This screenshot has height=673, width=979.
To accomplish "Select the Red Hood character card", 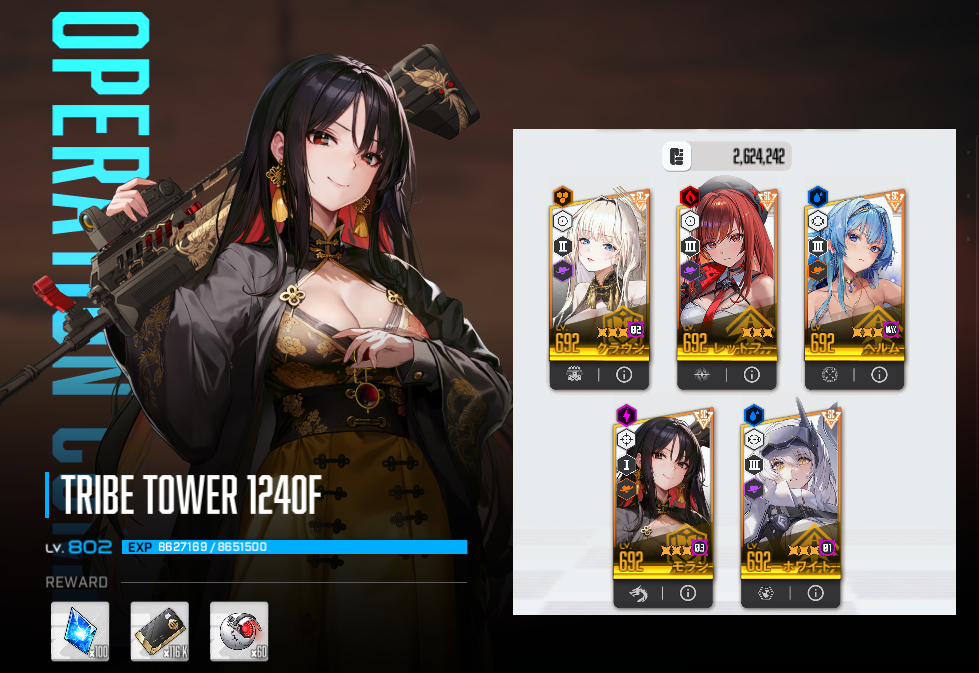I will pyautogui.click(x=726, y=275).
